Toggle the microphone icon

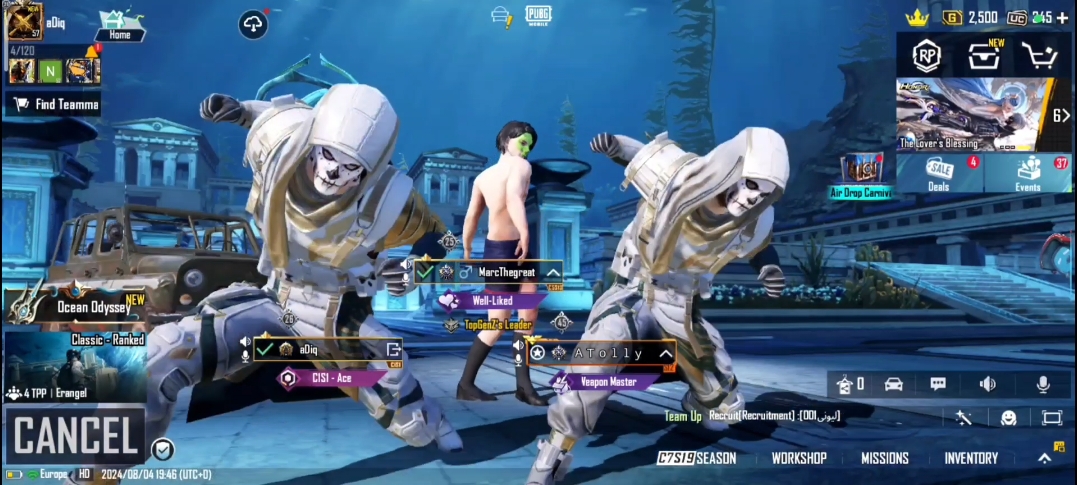click(x=1043, y=384)
